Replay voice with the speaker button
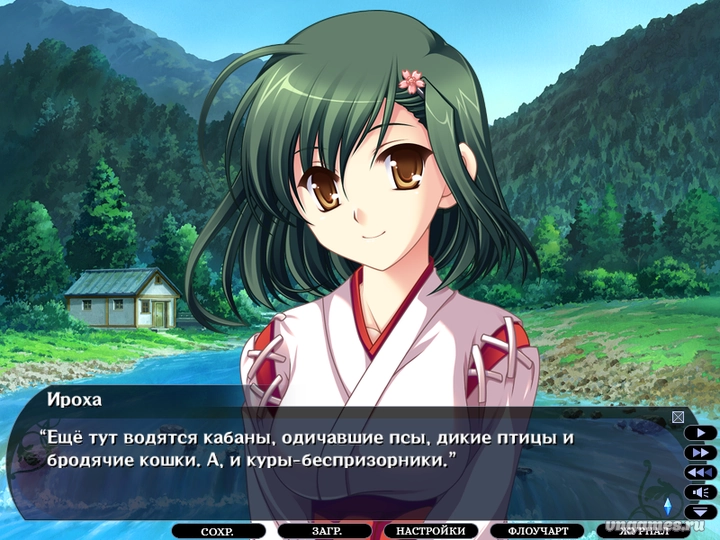 701,491
